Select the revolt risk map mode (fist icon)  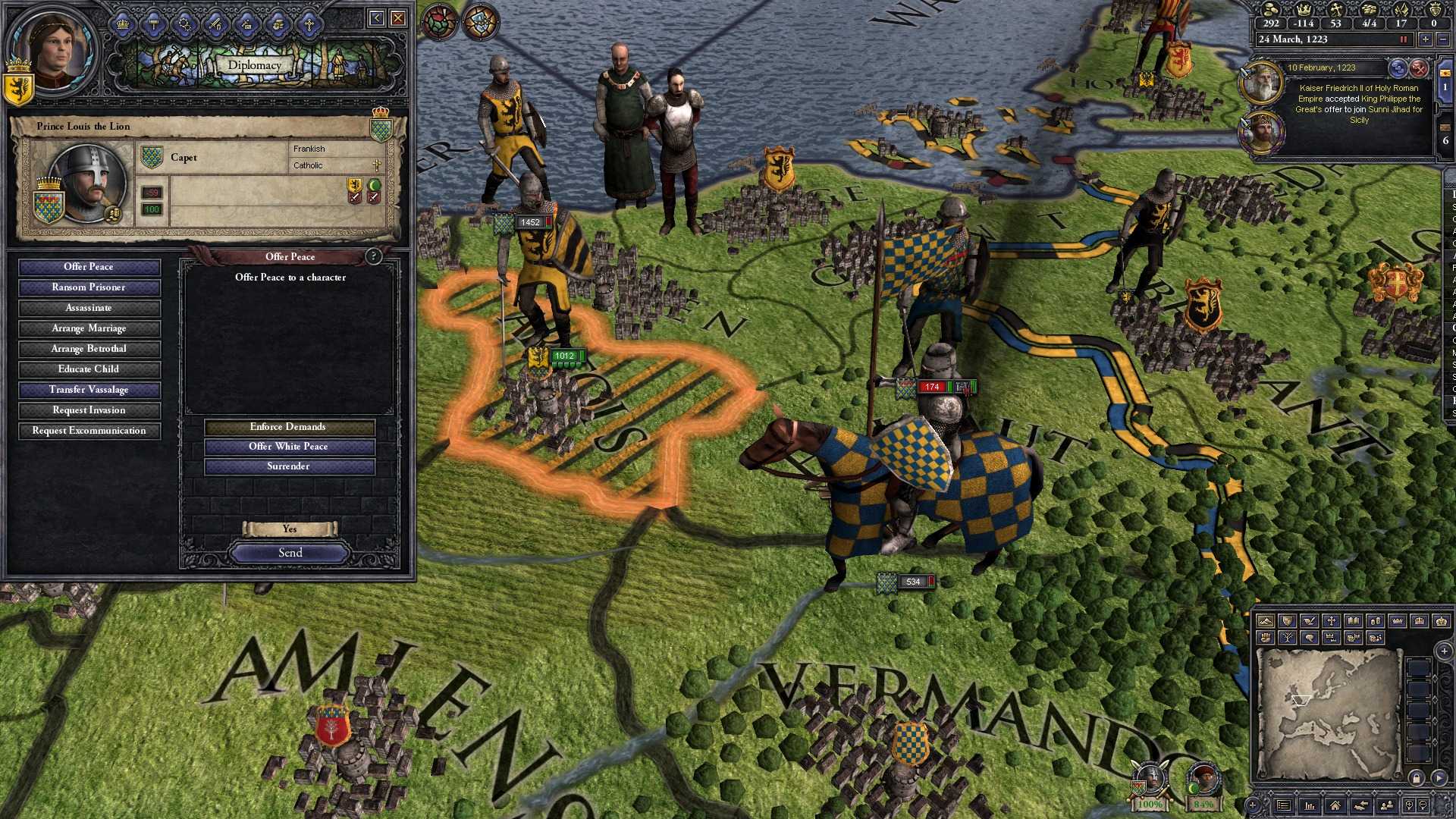(1266, 638)
